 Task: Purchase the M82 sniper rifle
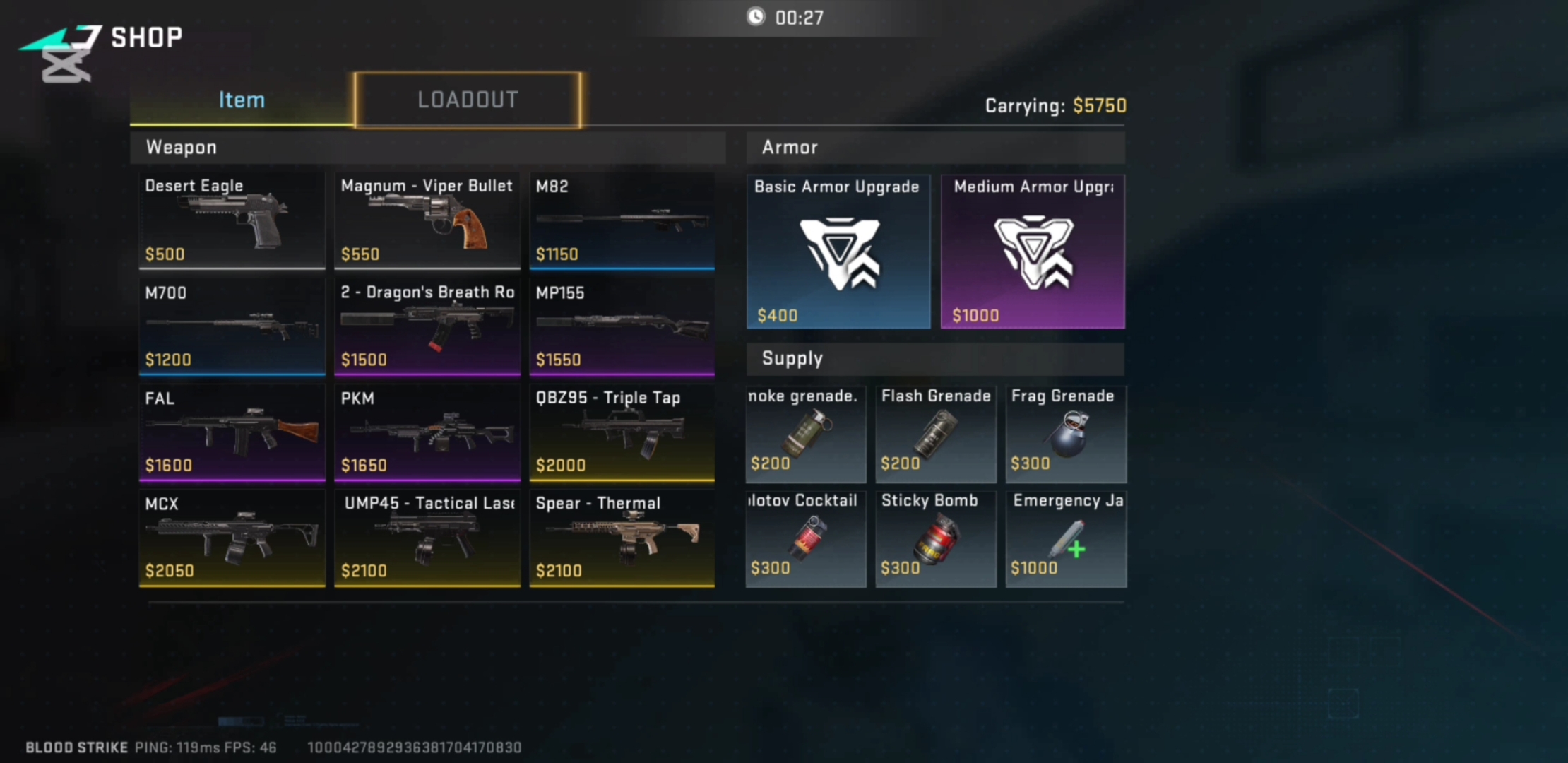point(622,220)
